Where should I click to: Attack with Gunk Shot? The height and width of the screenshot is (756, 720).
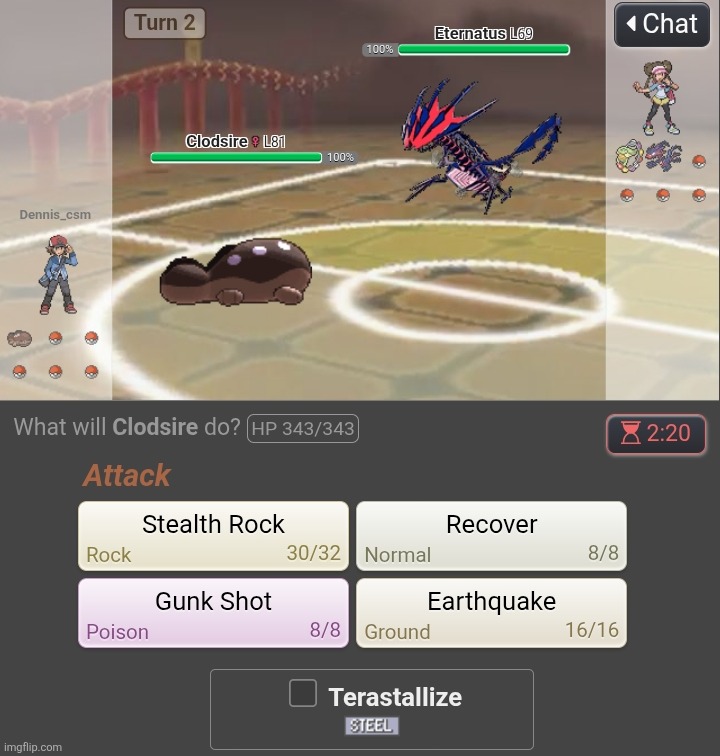point(213,612)
